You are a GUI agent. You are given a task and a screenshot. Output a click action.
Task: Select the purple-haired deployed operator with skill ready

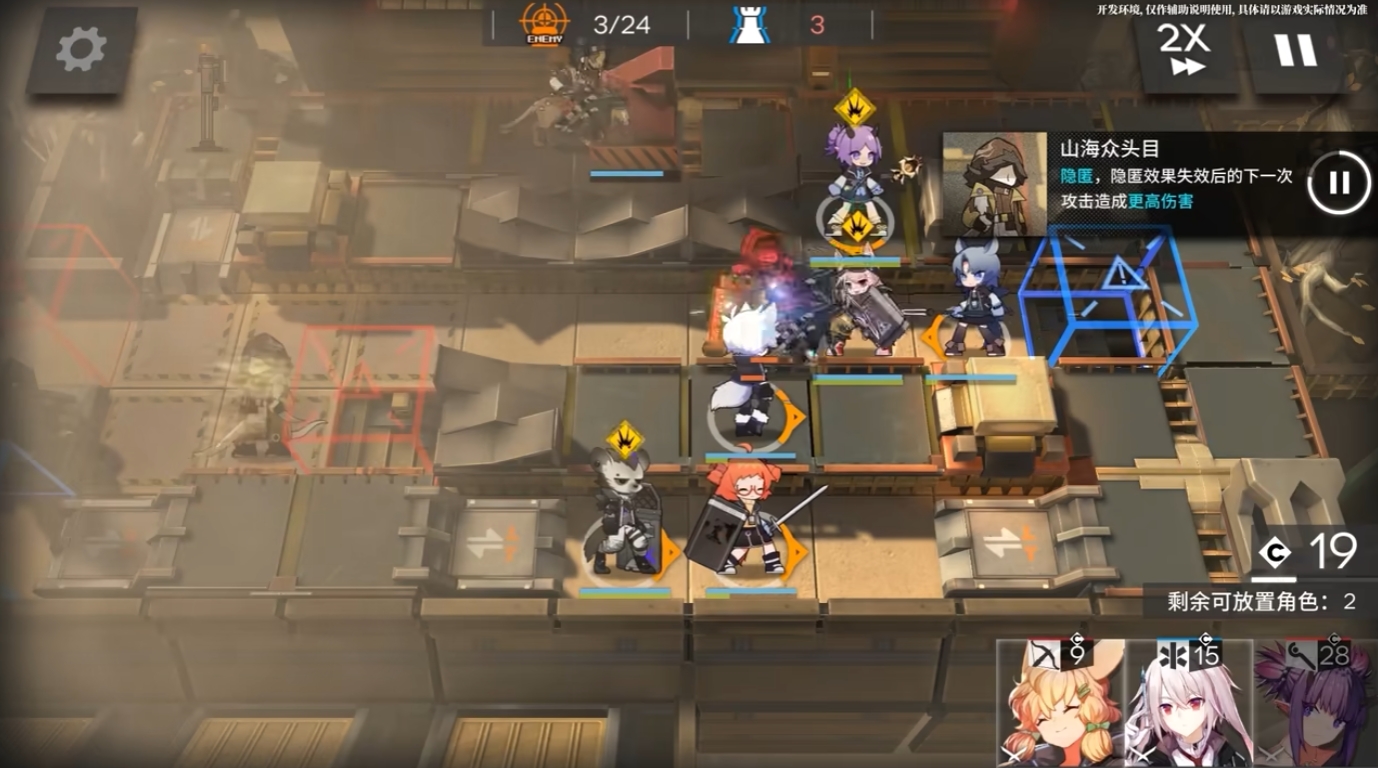coord(853,180)
